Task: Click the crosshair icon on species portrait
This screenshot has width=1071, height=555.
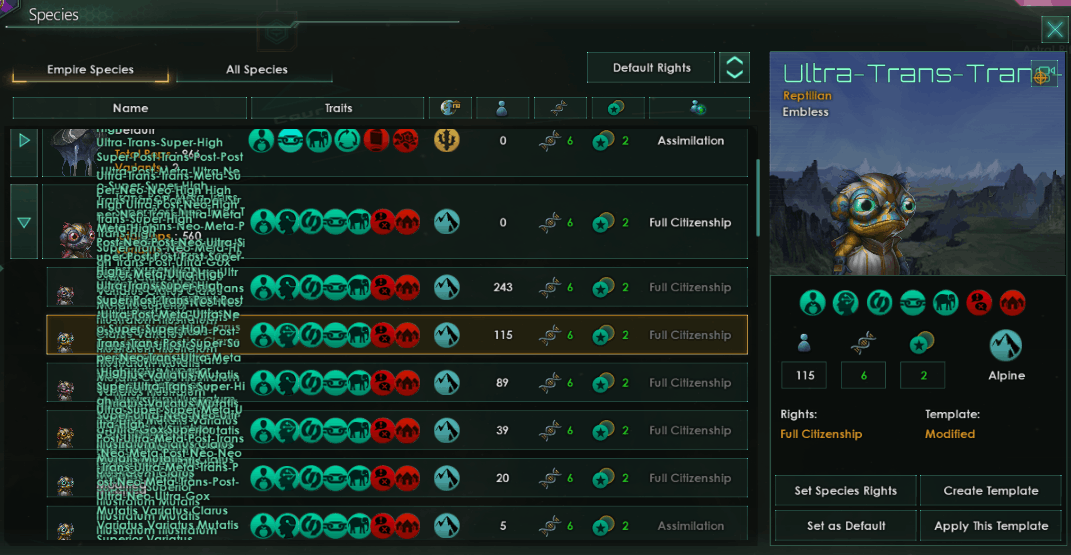Action: tap(1043, 75)
